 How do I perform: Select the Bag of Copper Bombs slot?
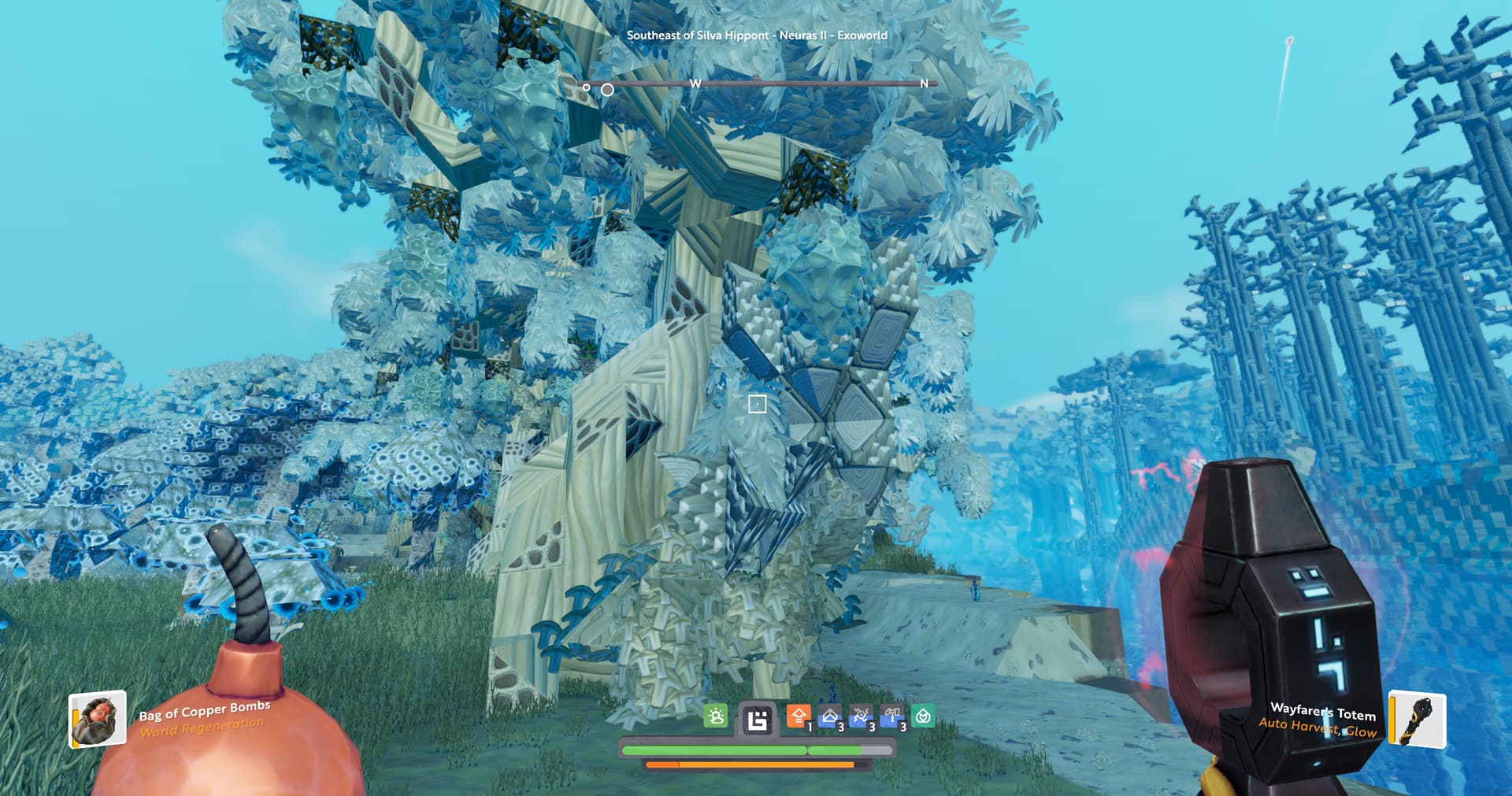pos(98,718)
